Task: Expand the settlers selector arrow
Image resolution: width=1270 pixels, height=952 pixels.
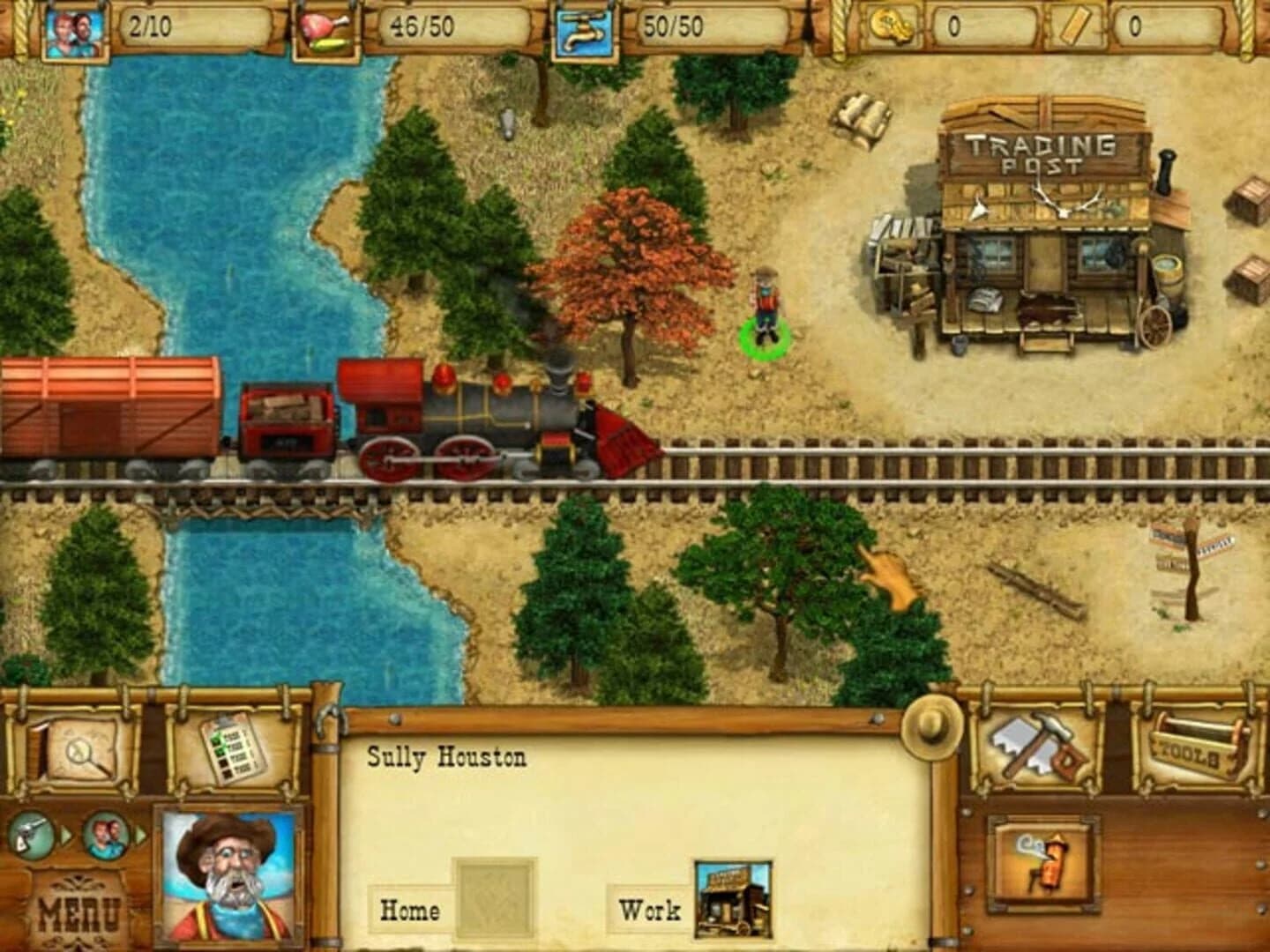Action: click(x=139, y=834)
